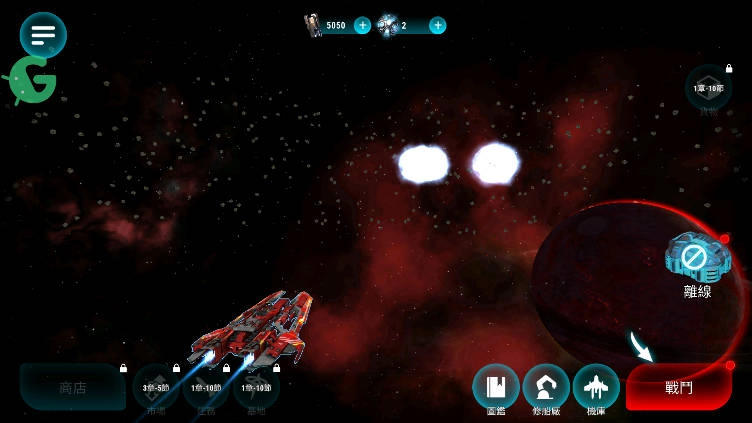Open the 圖鑑 codex book icon
The width and height of the screenshot is (752, 423).
(x=496, y=387)
